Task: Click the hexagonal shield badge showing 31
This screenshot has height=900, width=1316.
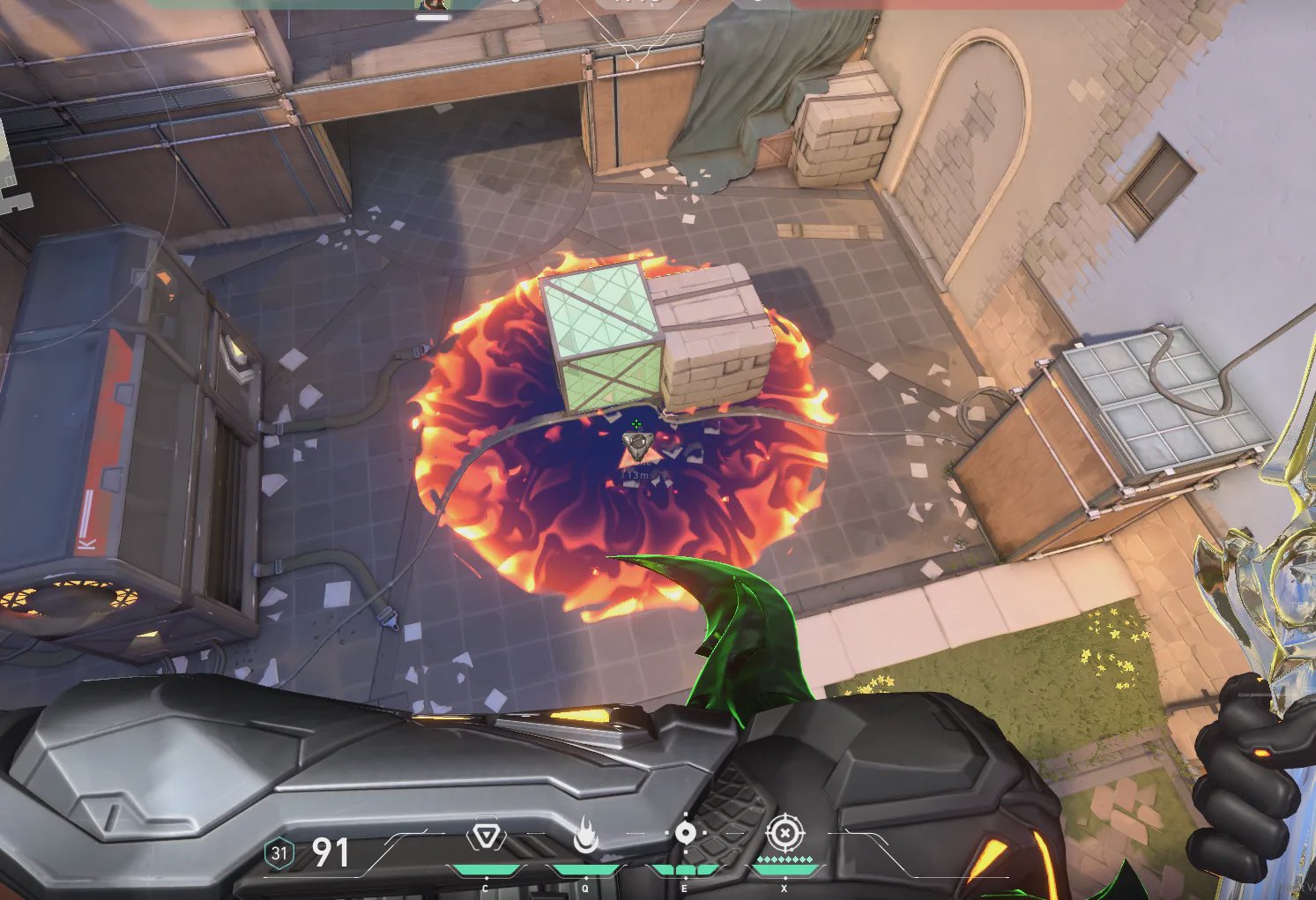Action: (x=279, y=853)
